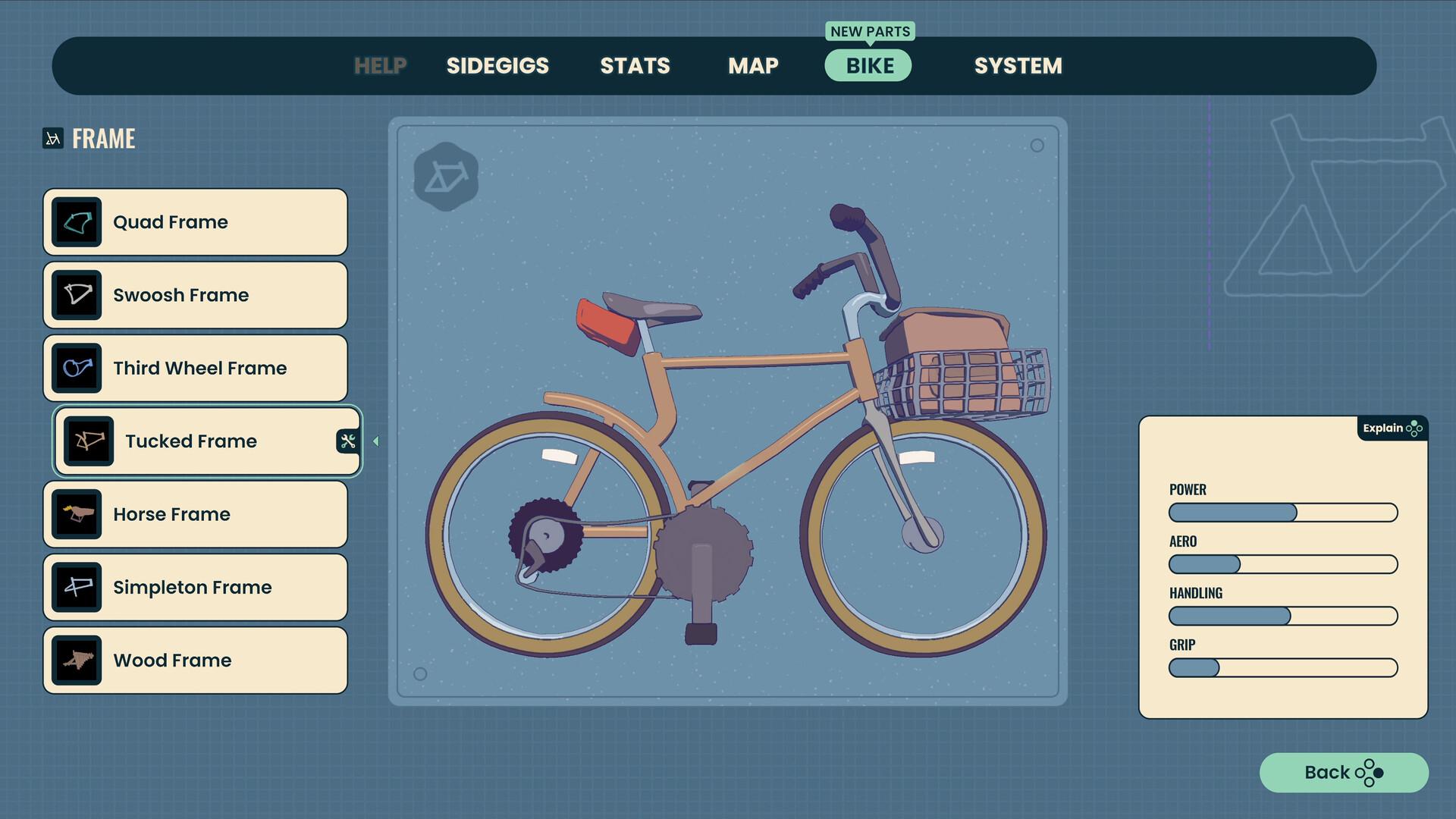
Task: Click the Swoosh Frame thumbnail icon
Action: pyautogui.click(x=78, y=295)
